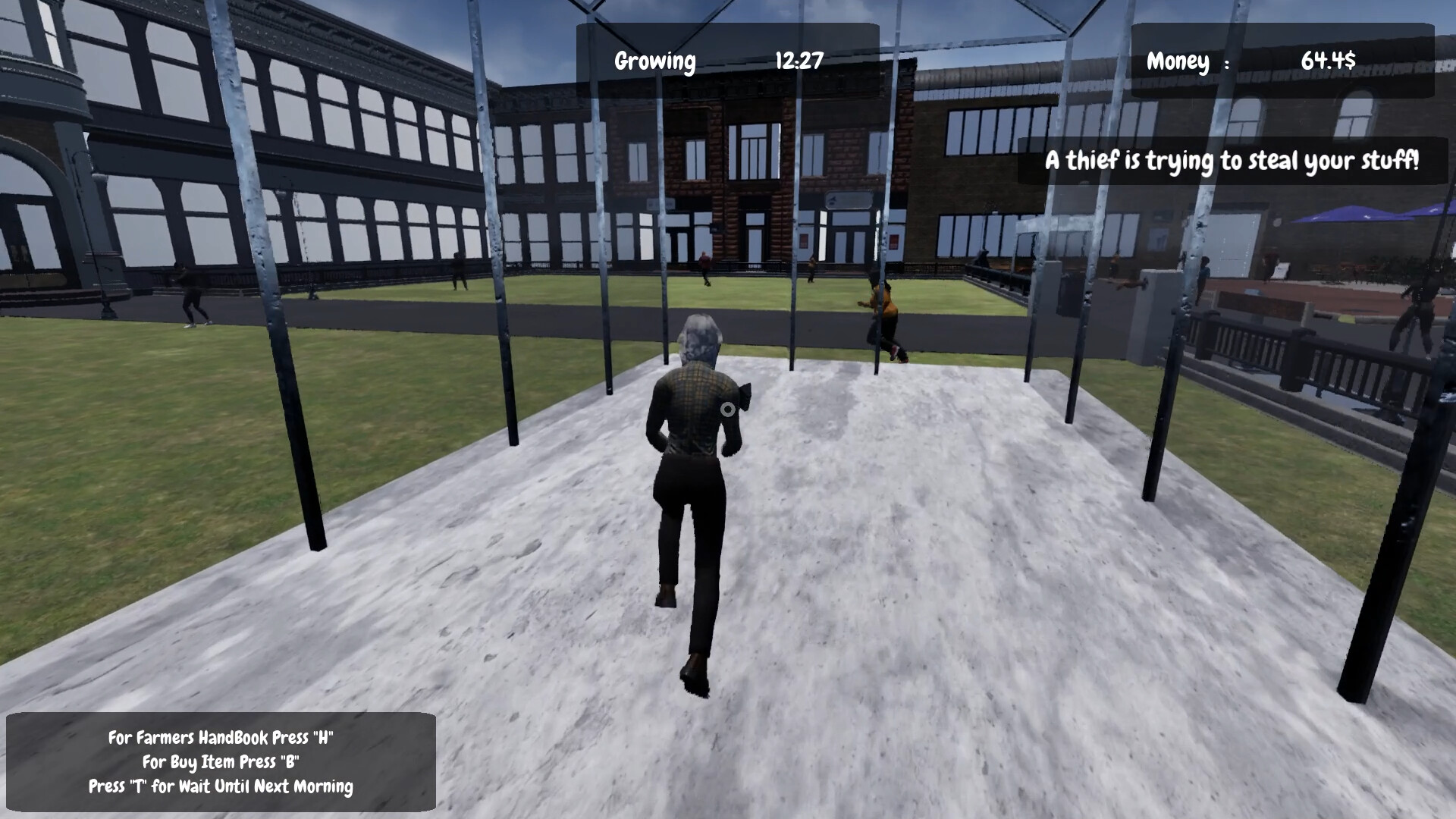Click the Growing status indicator
The height and width of the screenshot is (819, 1456).
pyautogui.click(x=656, y=61)
